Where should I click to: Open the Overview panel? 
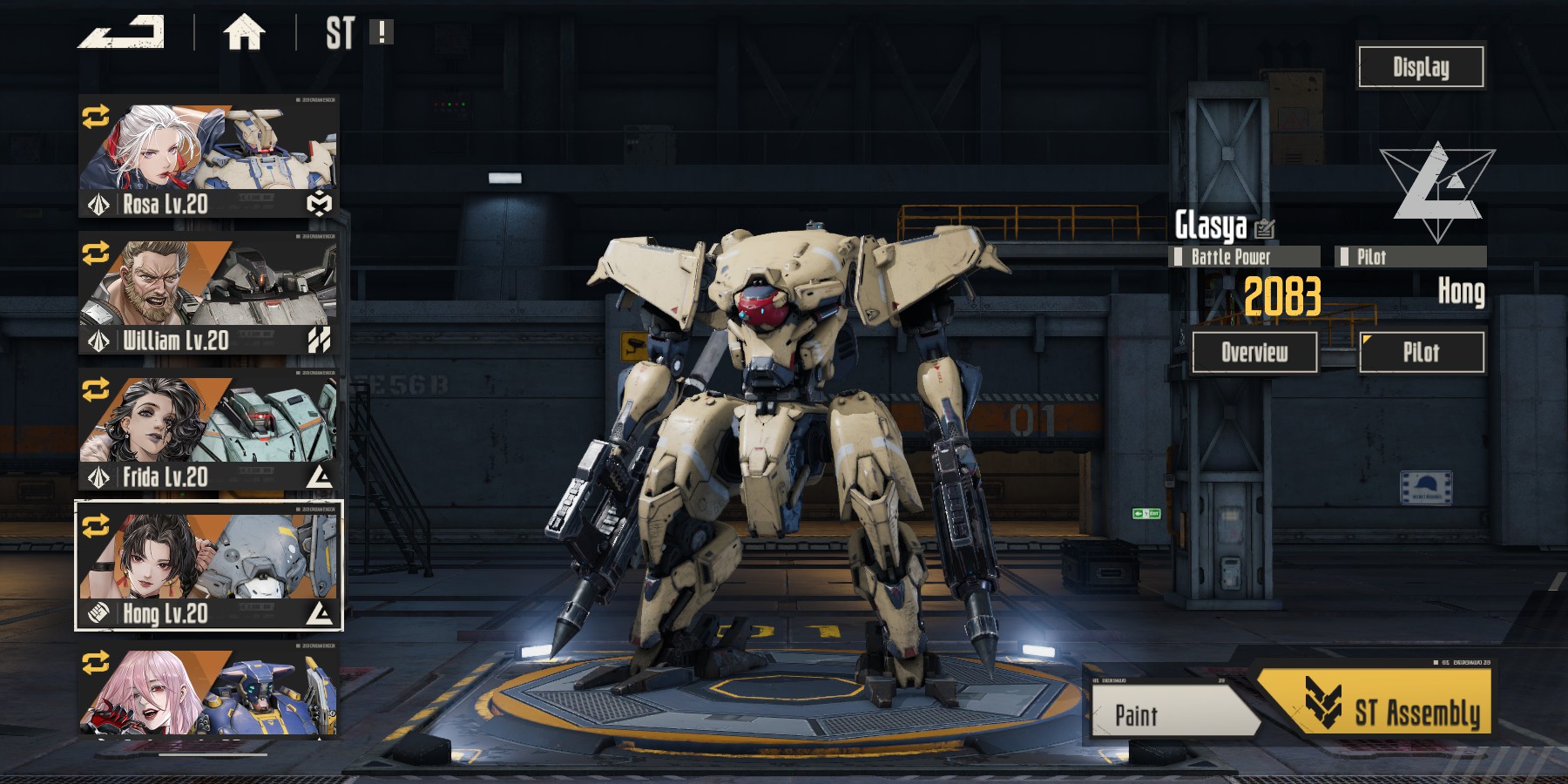[x=1254, y=352]
